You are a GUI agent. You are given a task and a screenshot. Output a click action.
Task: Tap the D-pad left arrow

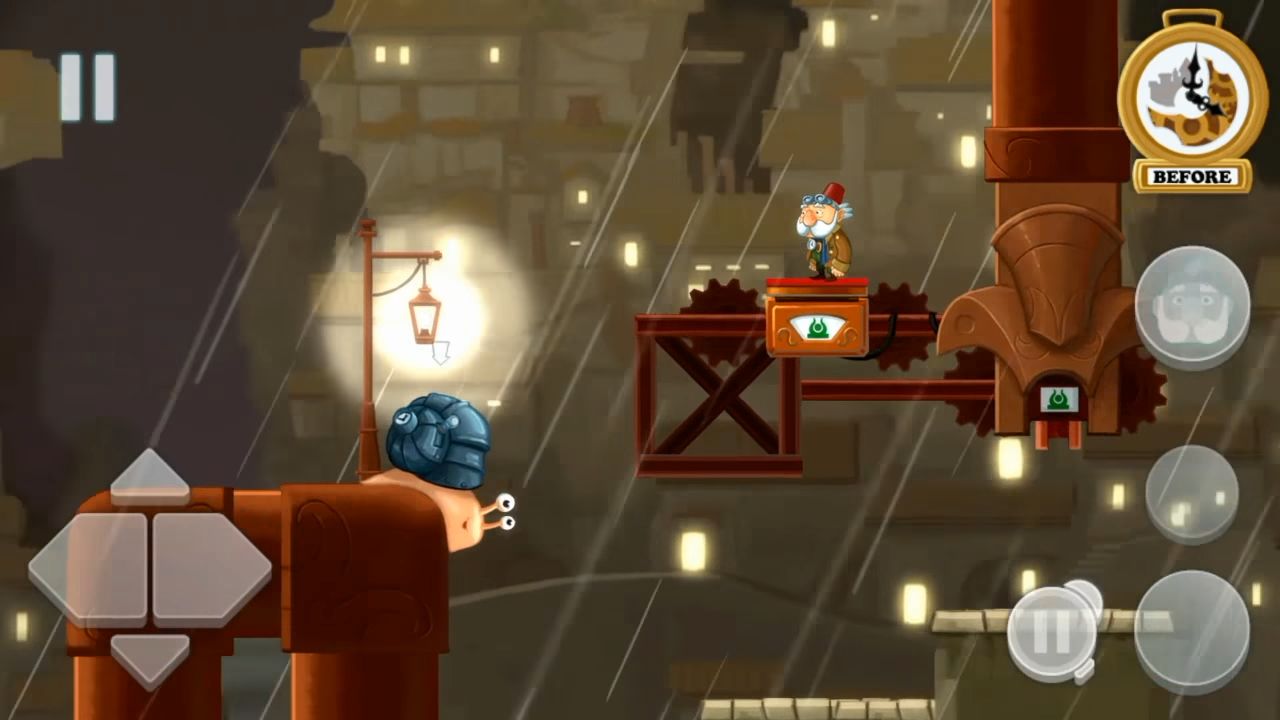coord(88,568)
